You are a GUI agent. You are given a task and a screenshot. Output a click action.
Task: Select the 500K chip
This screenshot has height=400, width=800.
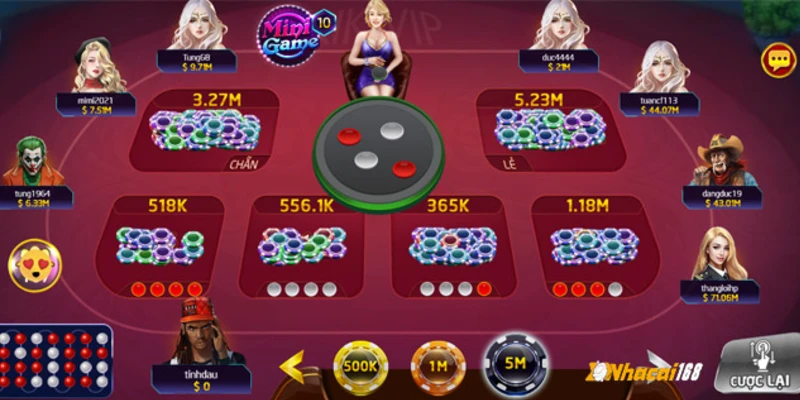click(x=360, y=368)
